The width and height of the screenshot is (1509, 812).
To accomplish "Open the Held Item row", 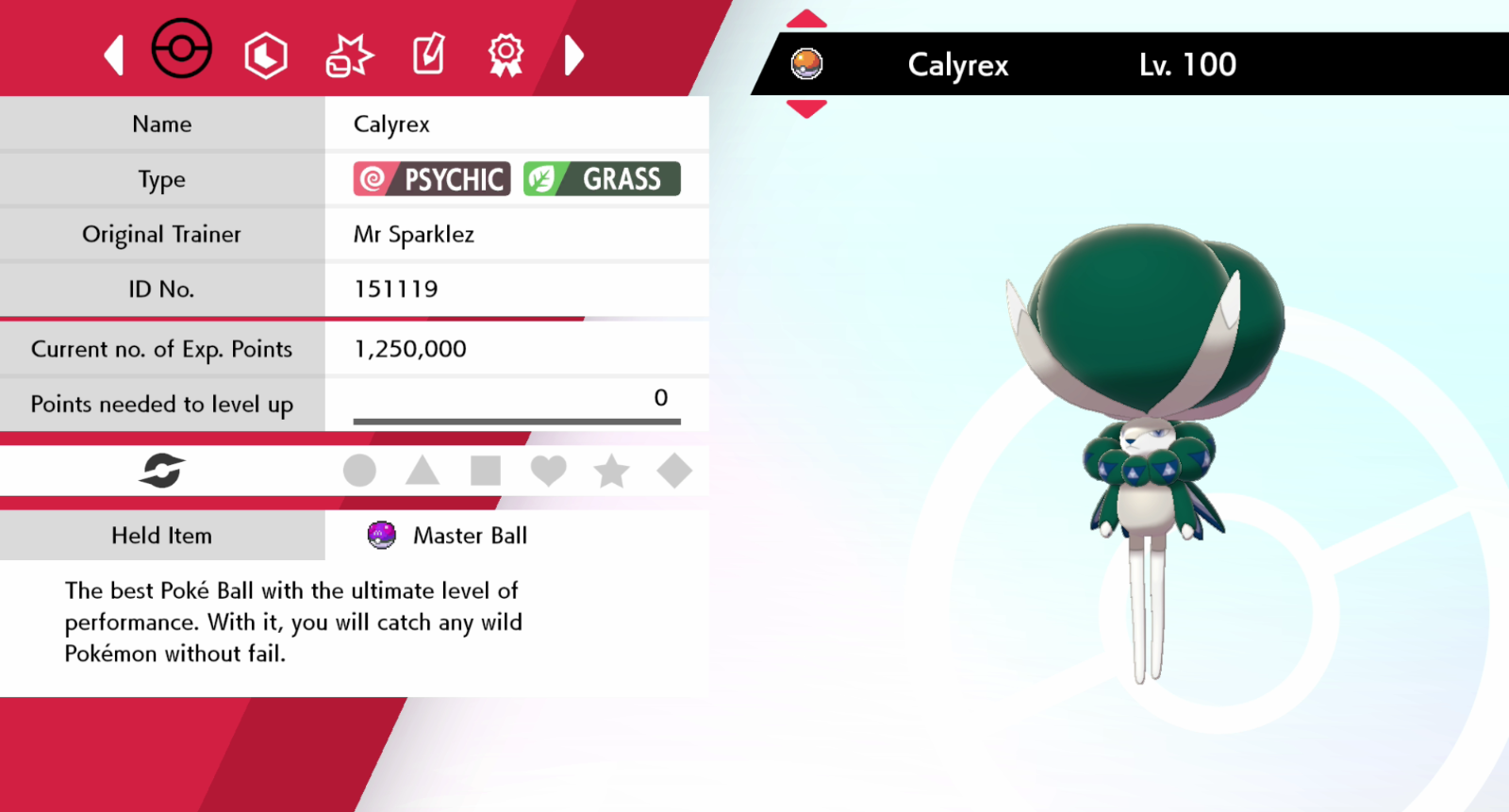I will (161, 535).
